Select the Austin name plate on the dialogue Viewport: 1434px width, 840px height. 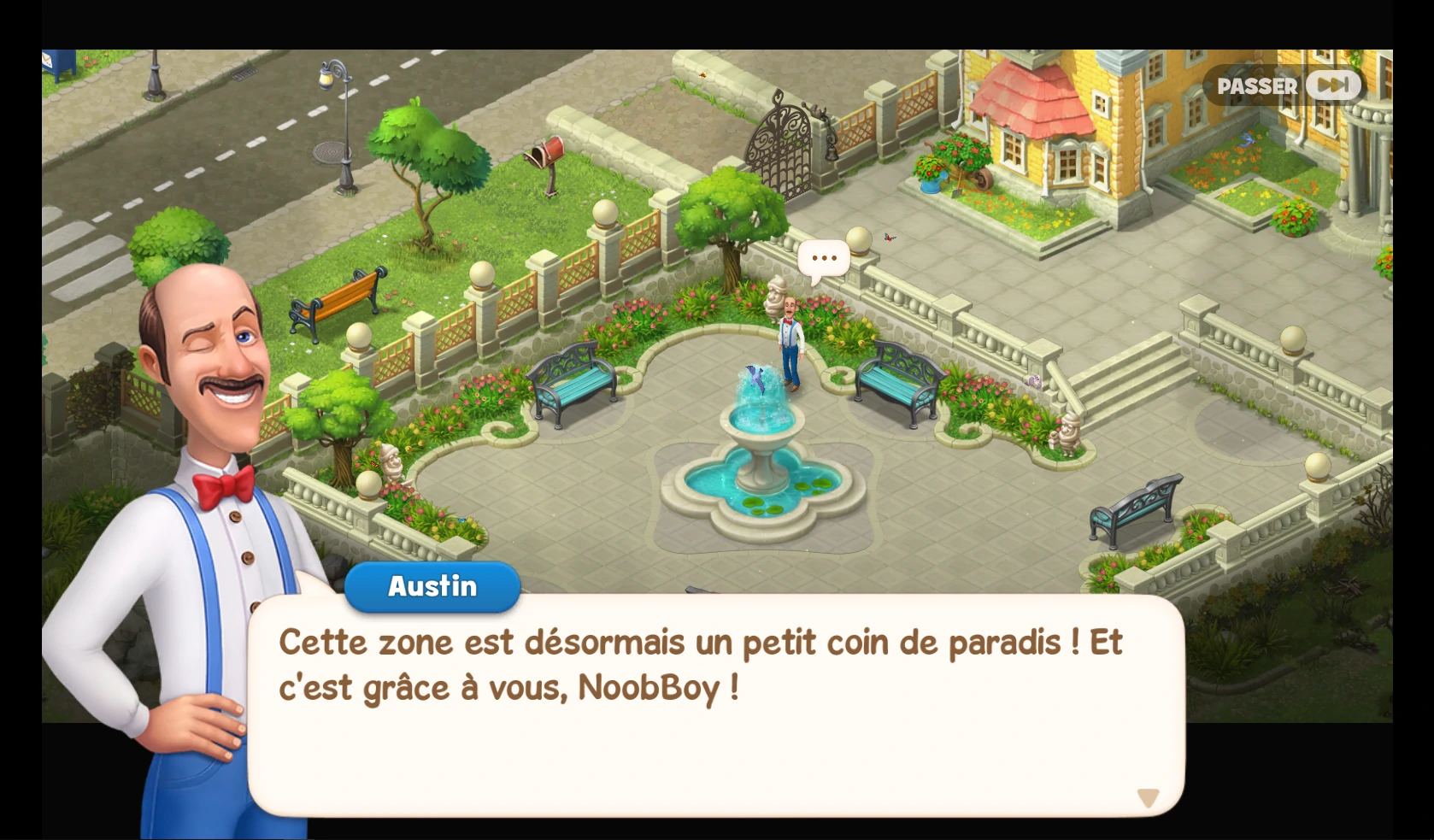tap(432, 586)
